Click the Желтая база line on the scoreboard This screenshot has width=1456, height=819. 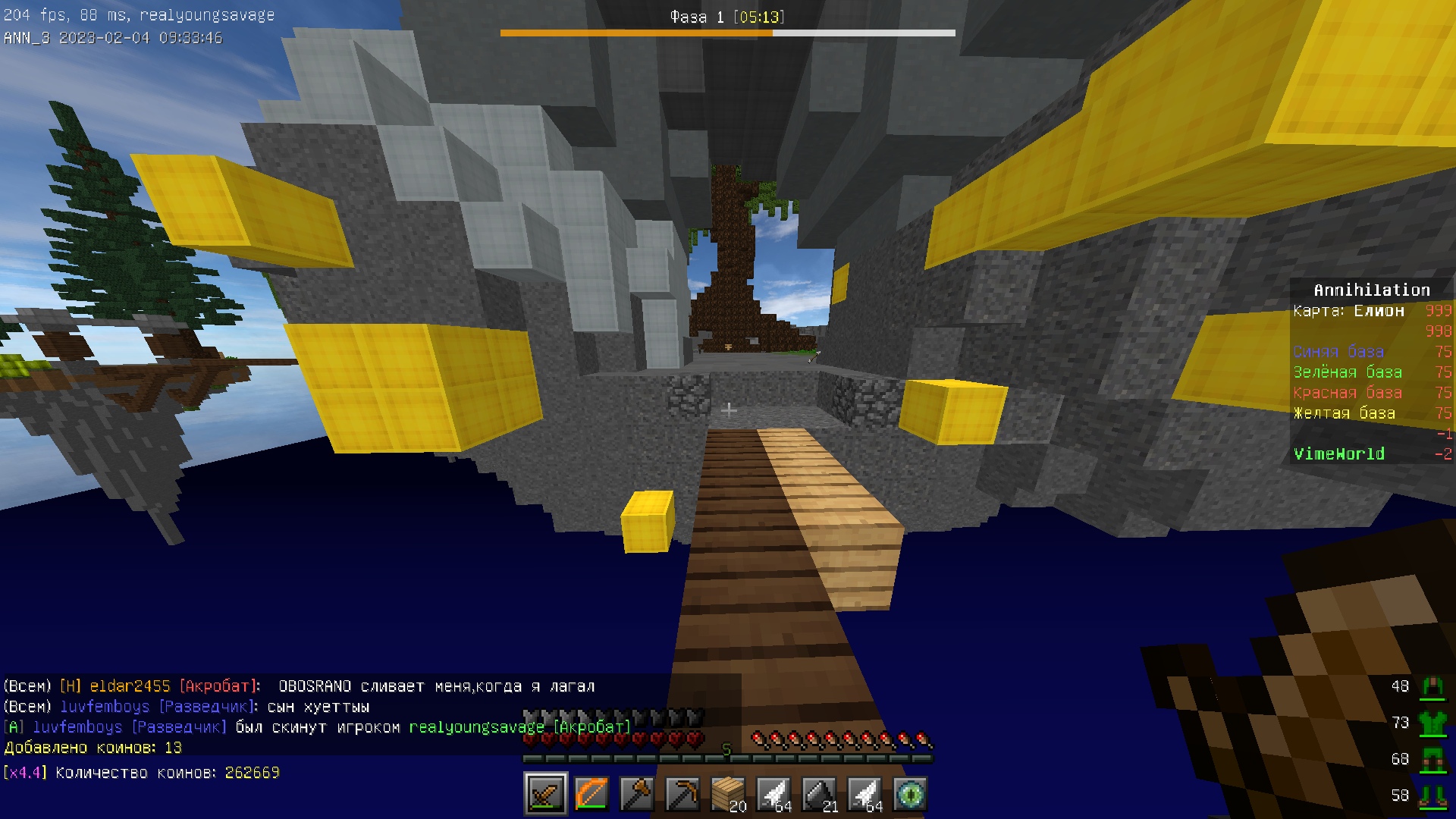[x=1344, y=414]
